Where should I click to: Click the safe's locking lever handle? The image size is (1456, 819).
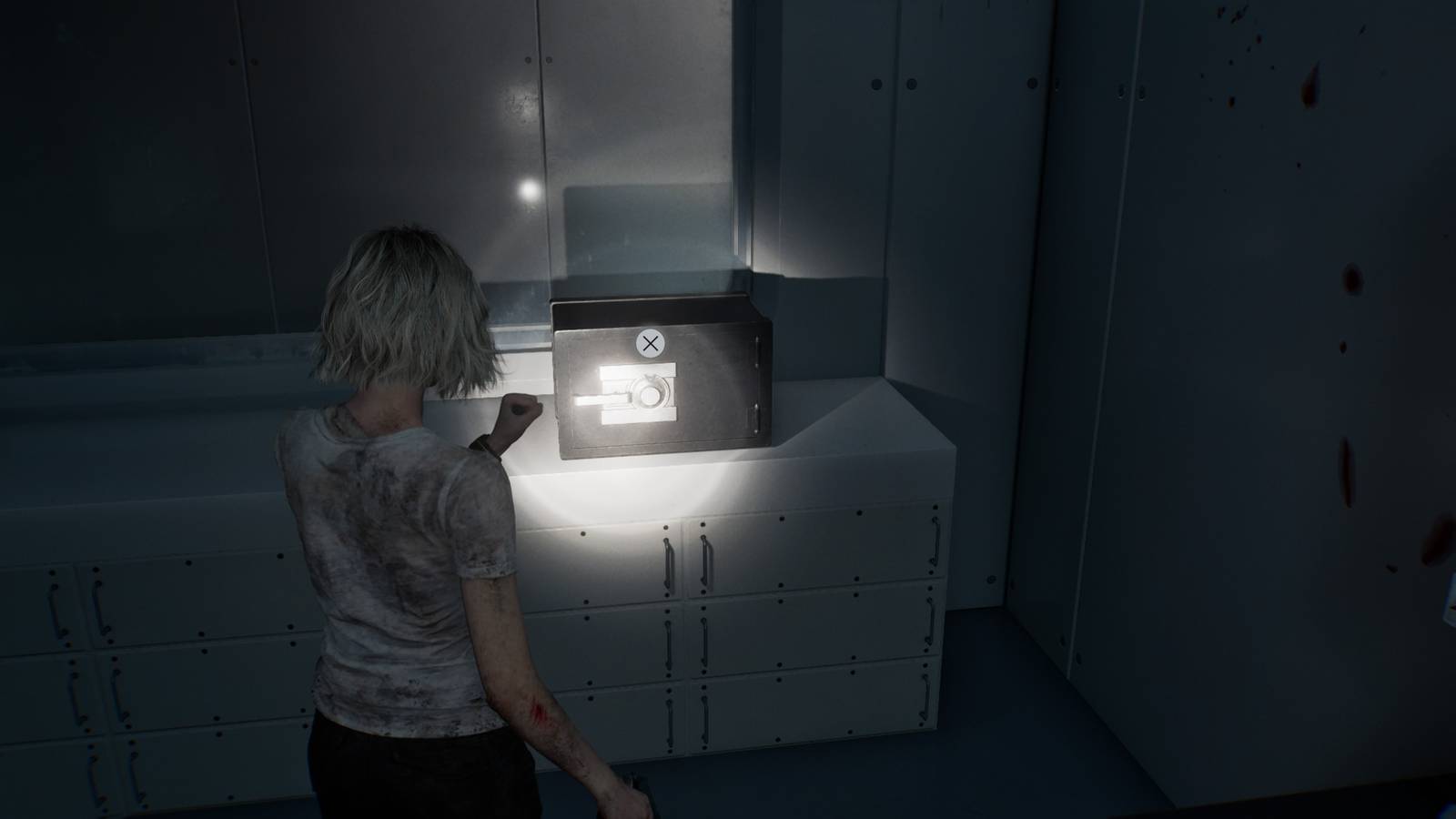[608, 400]
